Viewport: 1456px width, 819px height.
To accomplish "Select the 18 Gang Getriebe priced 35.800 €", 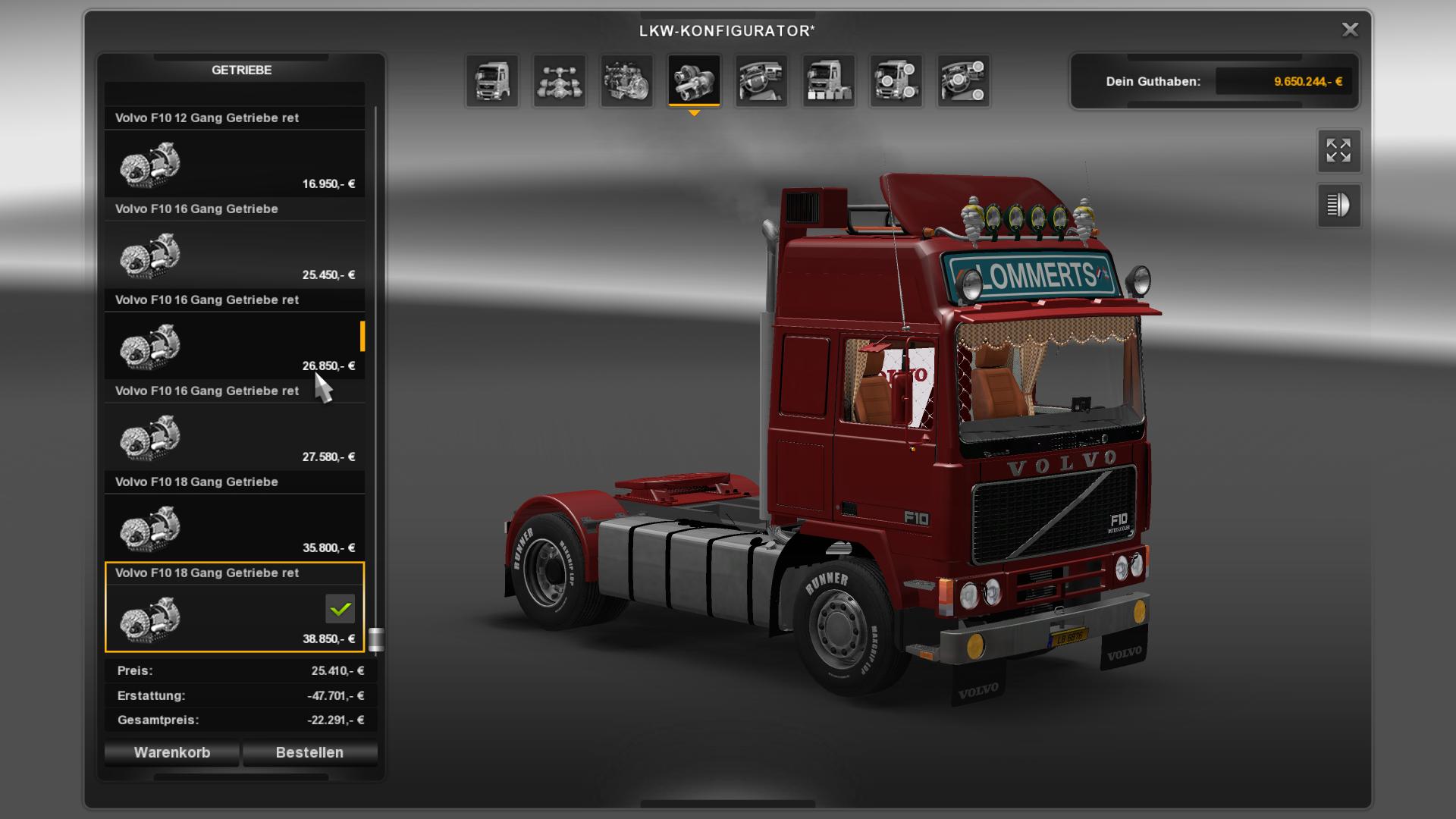I will click(234, 527).
